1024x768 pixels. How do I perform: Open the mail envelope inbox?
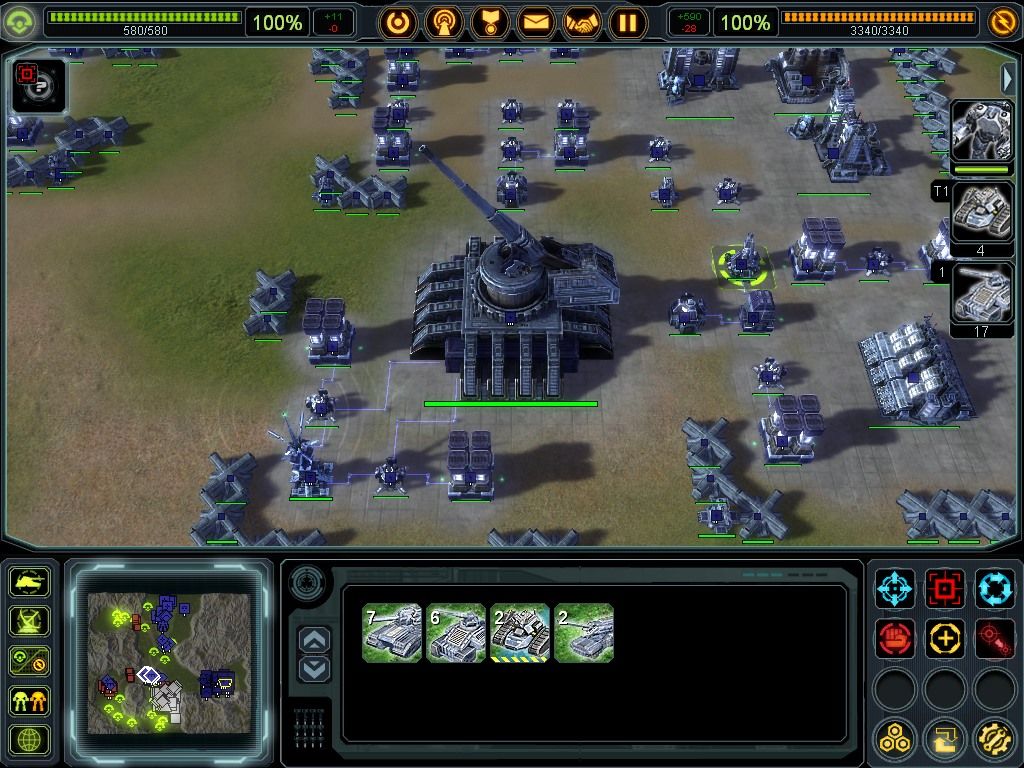click(x=535, y=21)
